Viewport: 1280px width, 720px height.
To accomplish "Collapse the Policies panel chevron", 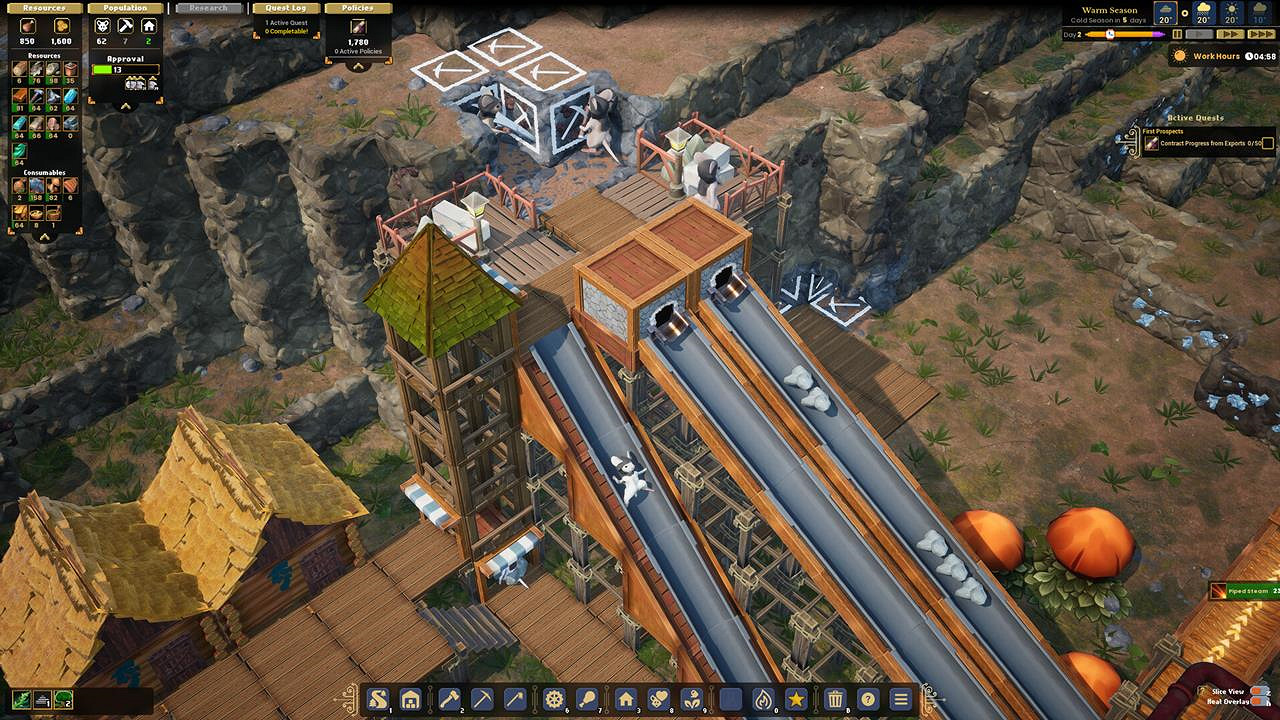I will tap(358, 67).
